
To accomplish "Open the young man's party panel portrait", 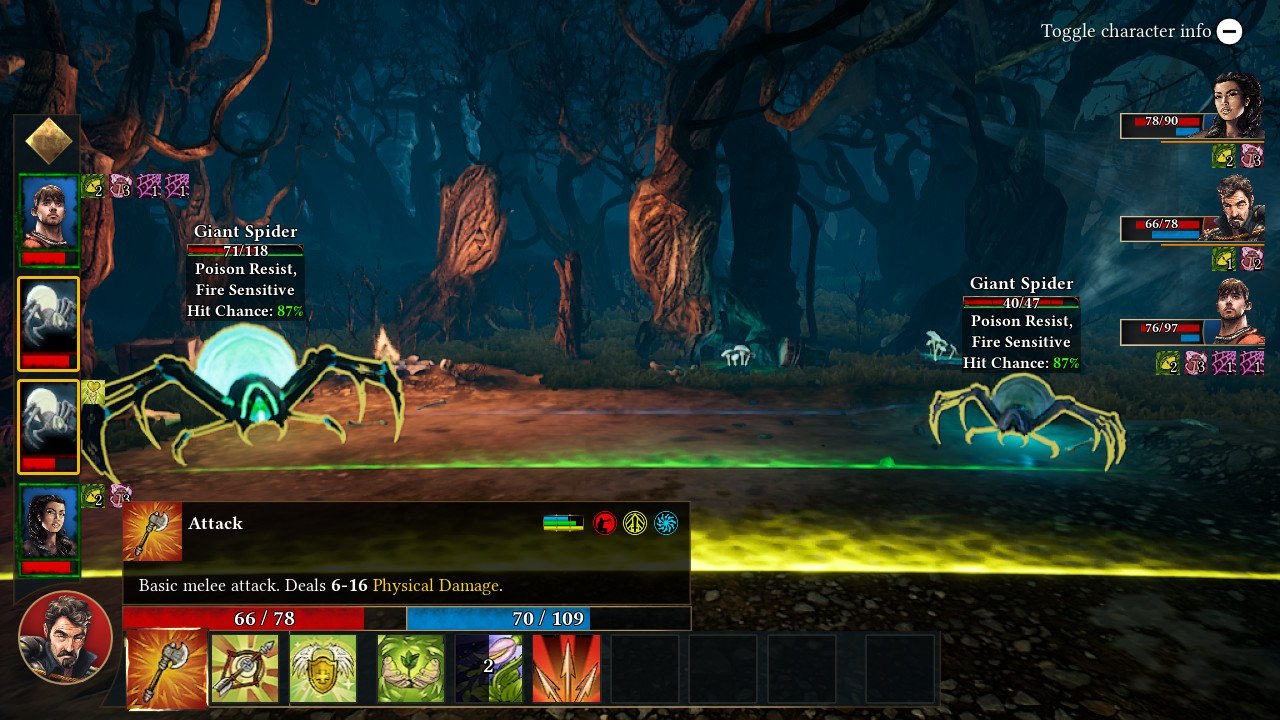I will tap(1238, 312).
